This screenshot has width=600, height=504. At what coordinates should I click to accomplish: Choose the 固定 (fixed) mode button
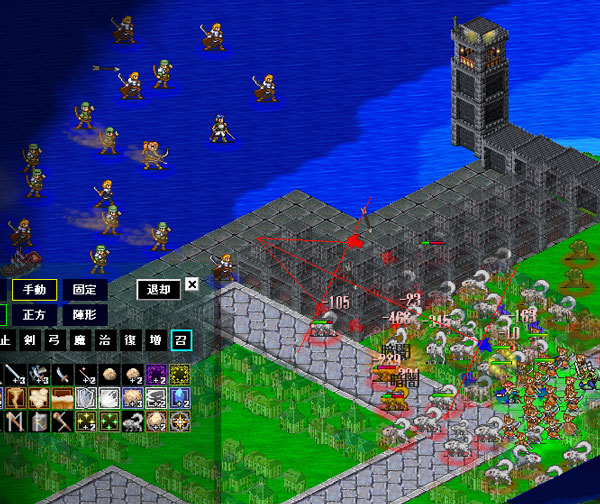(85, 290)
